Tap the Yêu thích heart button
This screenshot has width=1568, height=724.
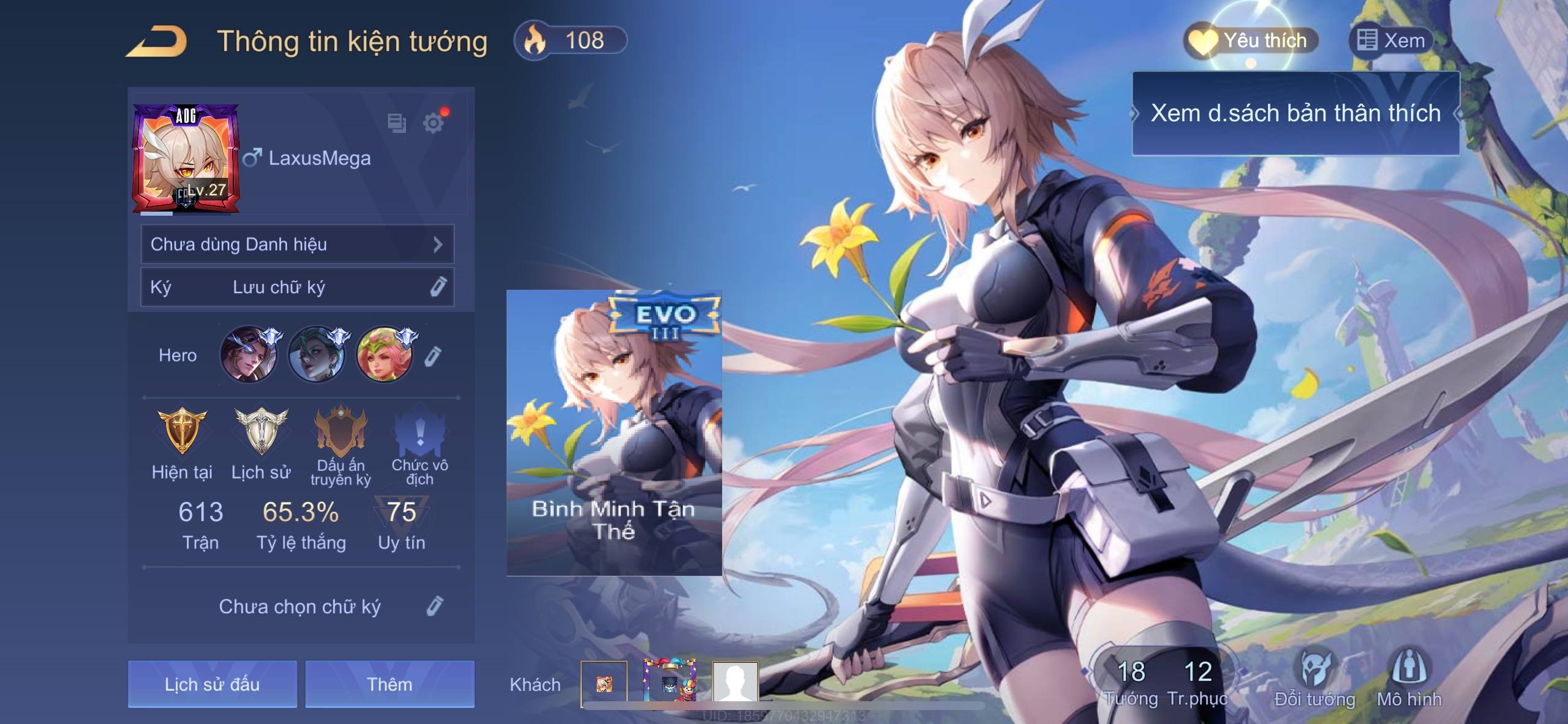(1250, 41)
